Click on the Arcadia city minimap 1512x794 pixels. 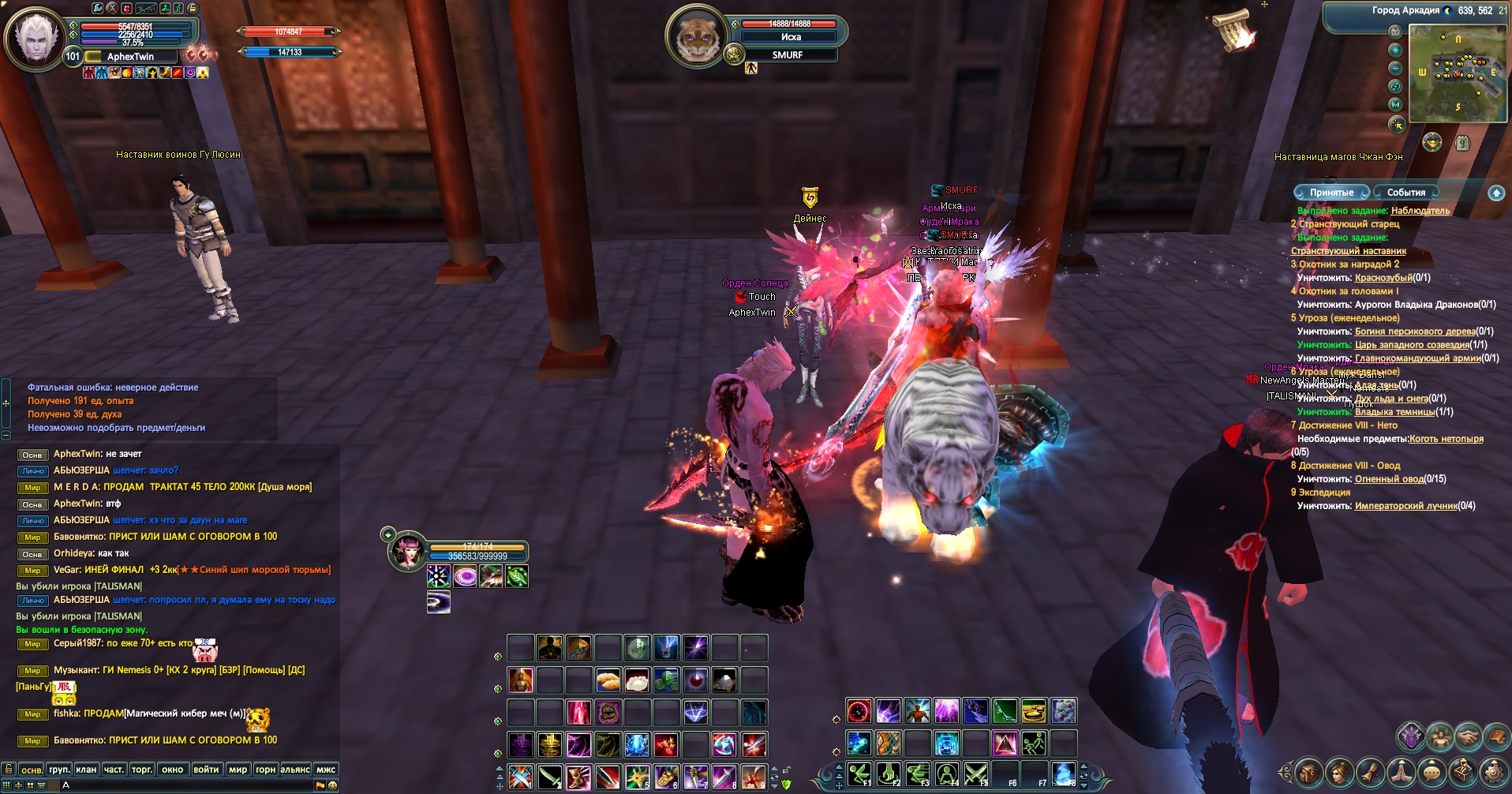(x=1457, y=73)
